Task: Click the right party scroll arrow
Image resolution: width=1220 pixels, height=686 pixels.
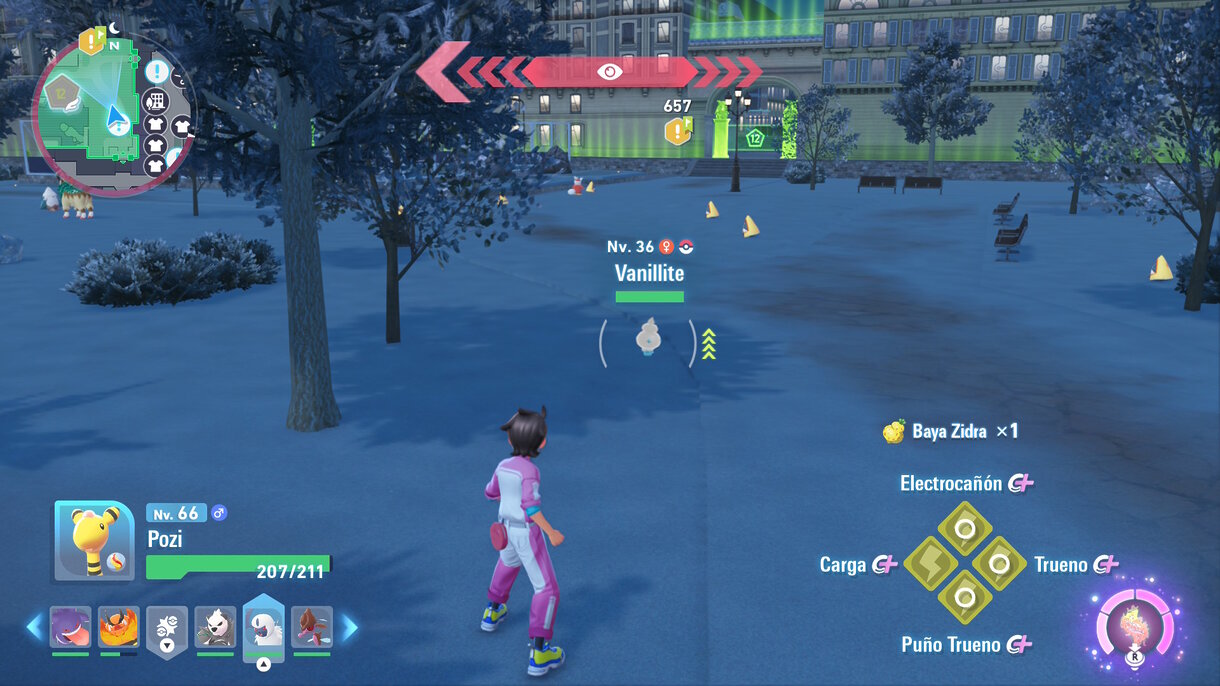Action: (350, 627)
